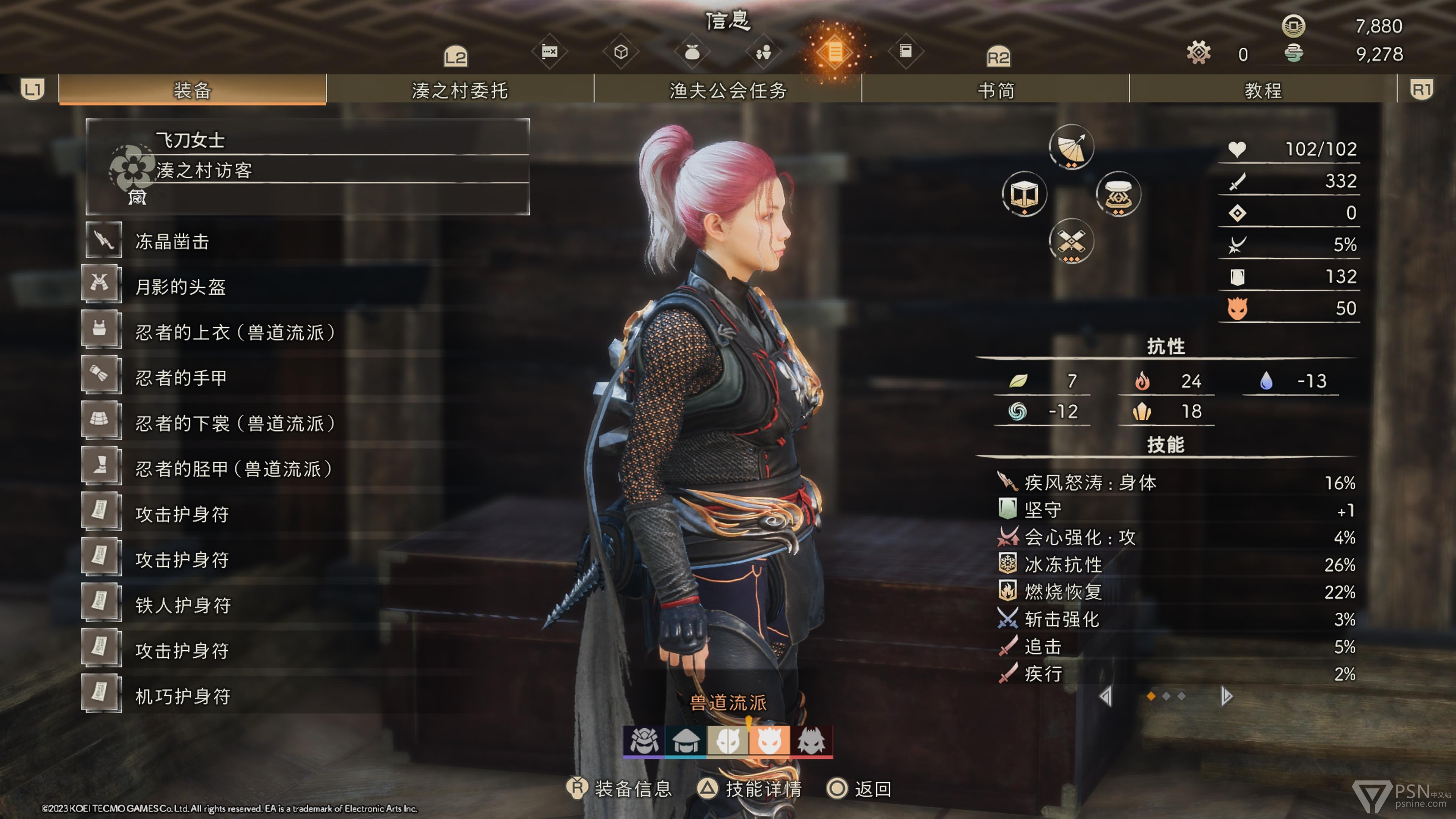This screenshot has width=1456, height=819.
Task: Show the 教程 tab
Action: tap(1263, 91)
